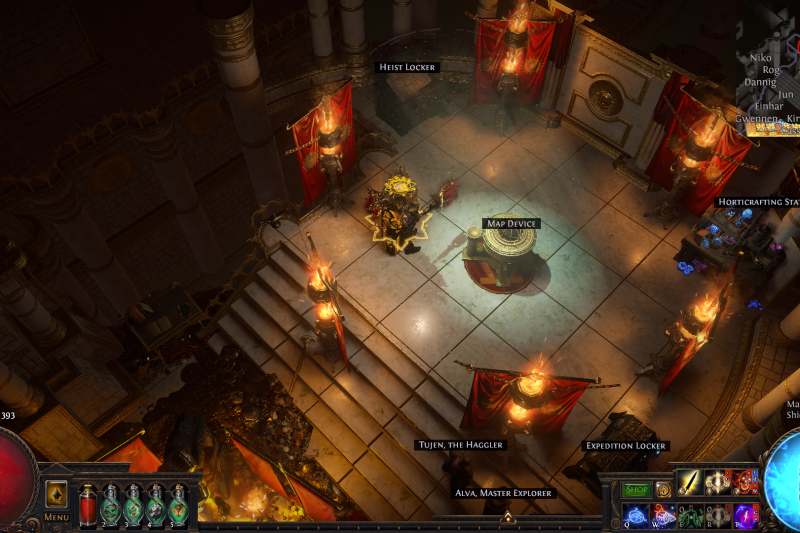Click the round gold icon beside Shop

[662, 490]
